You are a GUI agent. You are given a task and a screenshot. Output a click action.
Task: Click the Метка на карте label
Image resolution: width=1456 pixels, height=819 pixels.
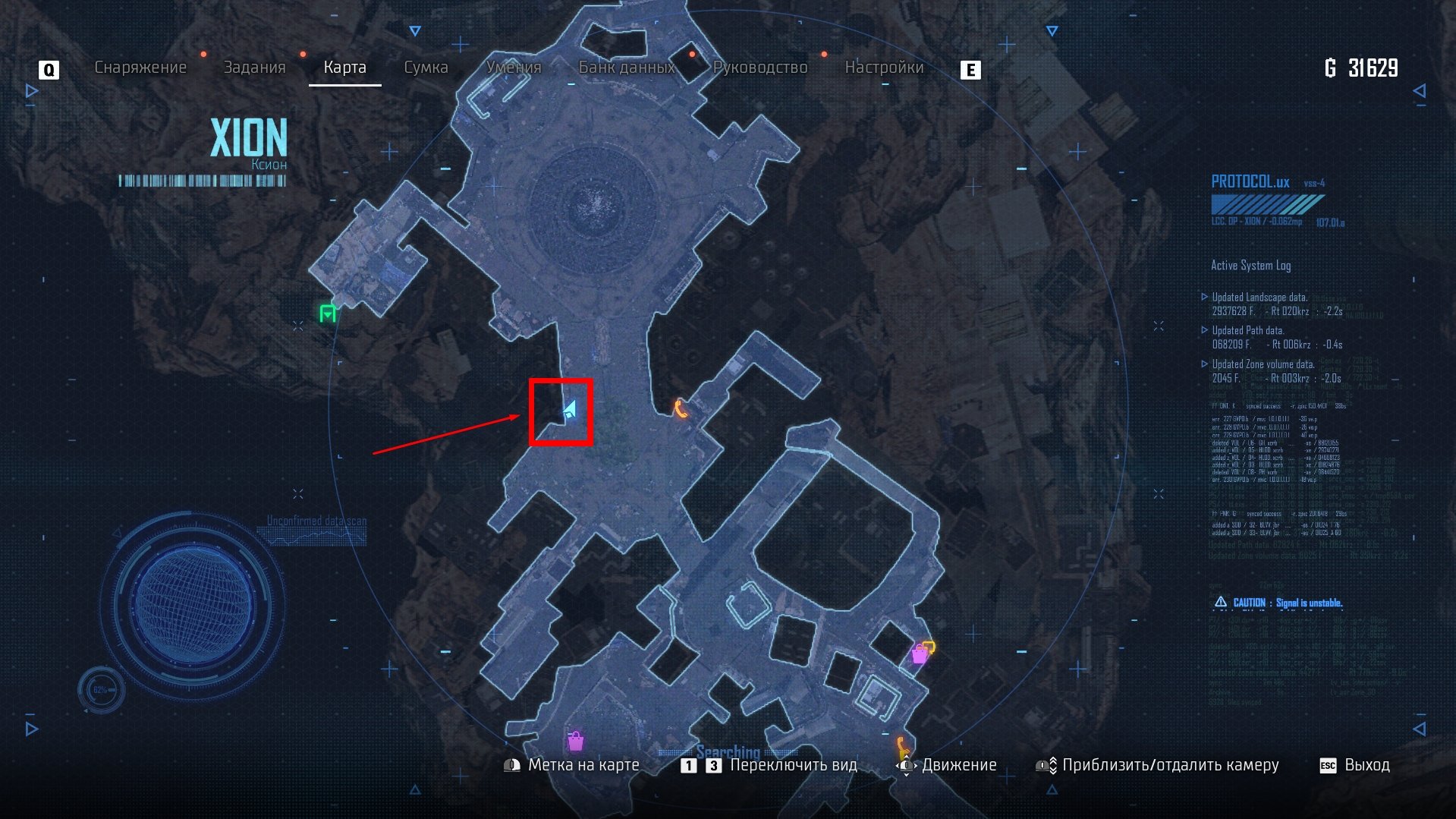[583, 765]
